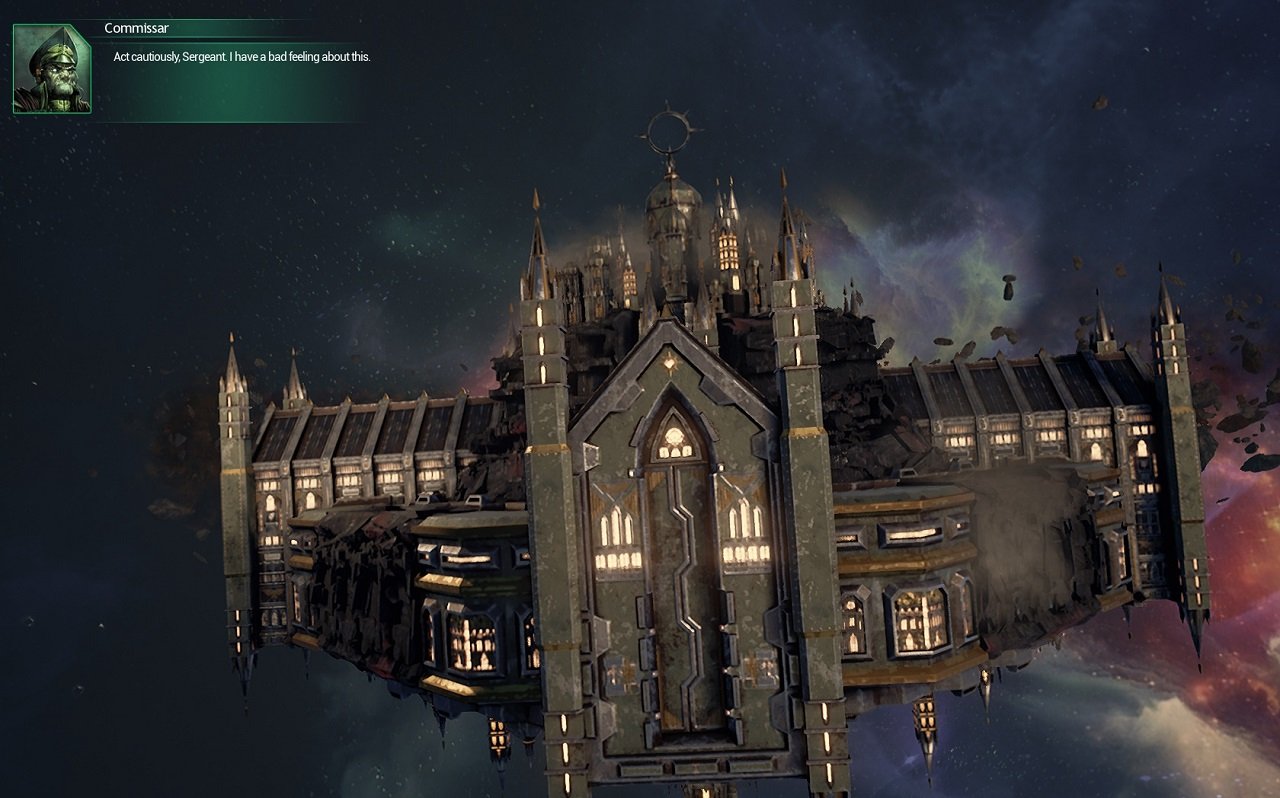Click the dialogue text to advance

pyautogui.click(x=240, y=57)
